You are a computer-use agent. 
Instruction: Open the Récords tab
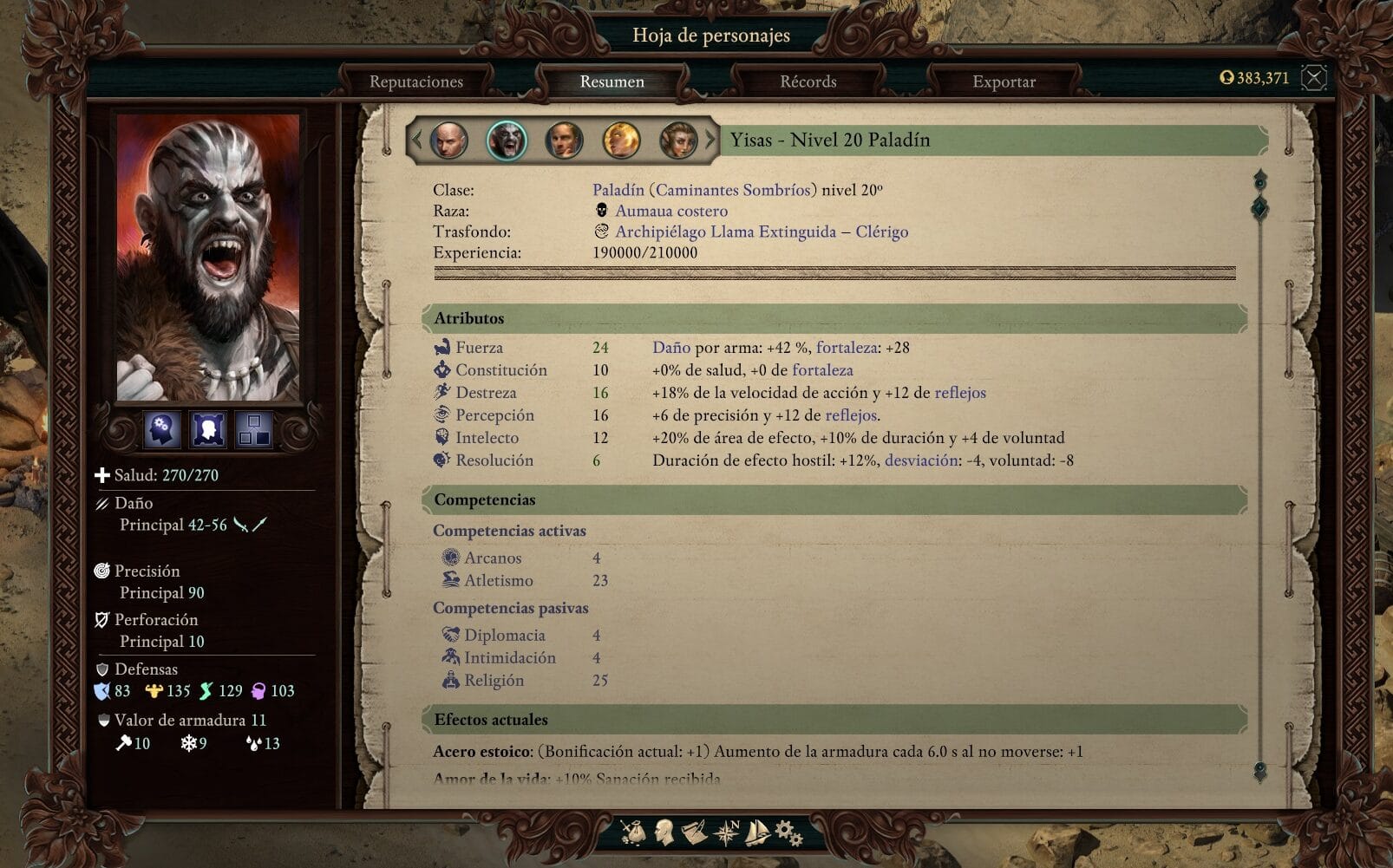coord(808,82)
